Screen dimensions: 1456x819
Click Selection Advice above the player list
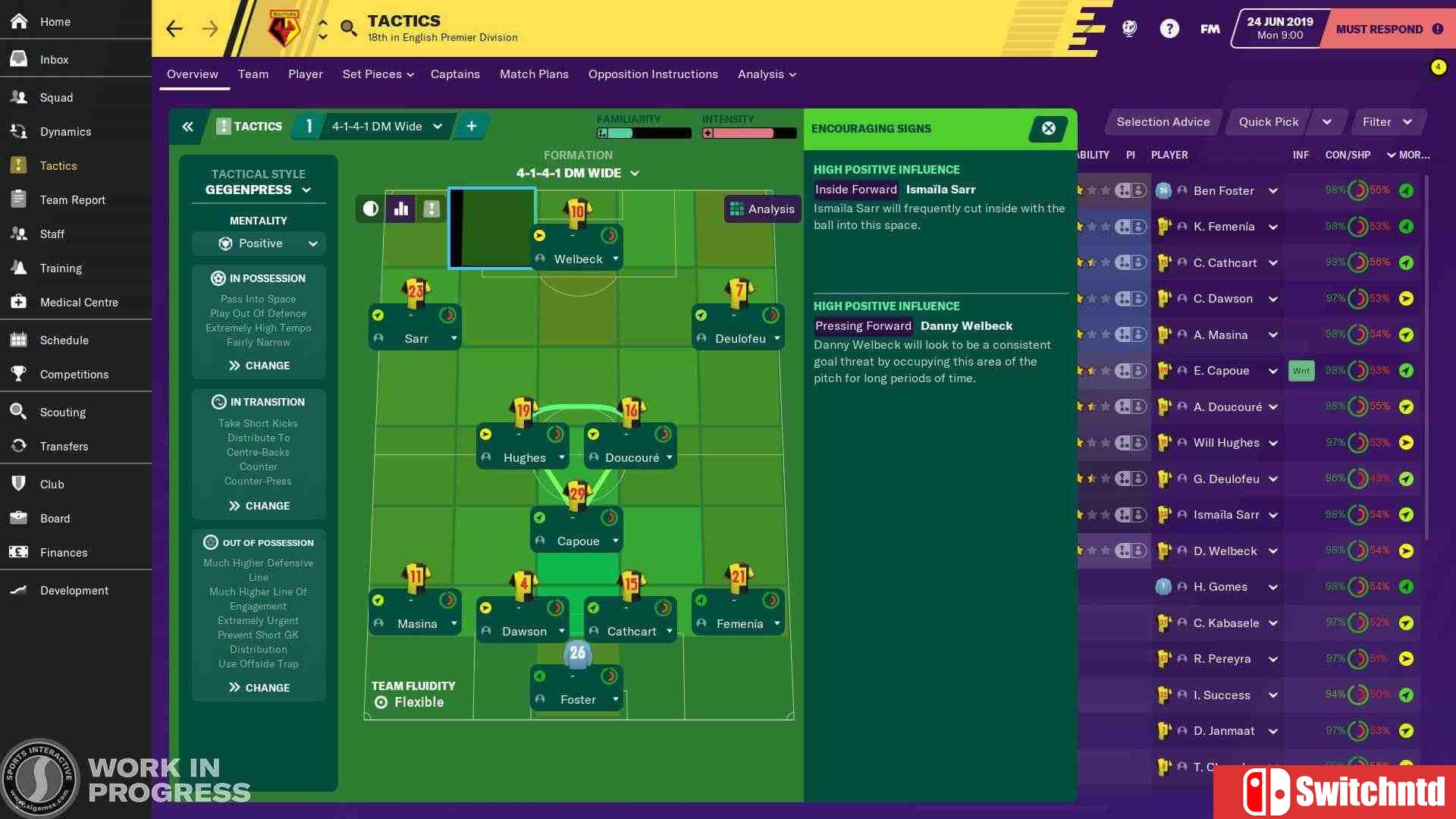(x=1163, y=122)
